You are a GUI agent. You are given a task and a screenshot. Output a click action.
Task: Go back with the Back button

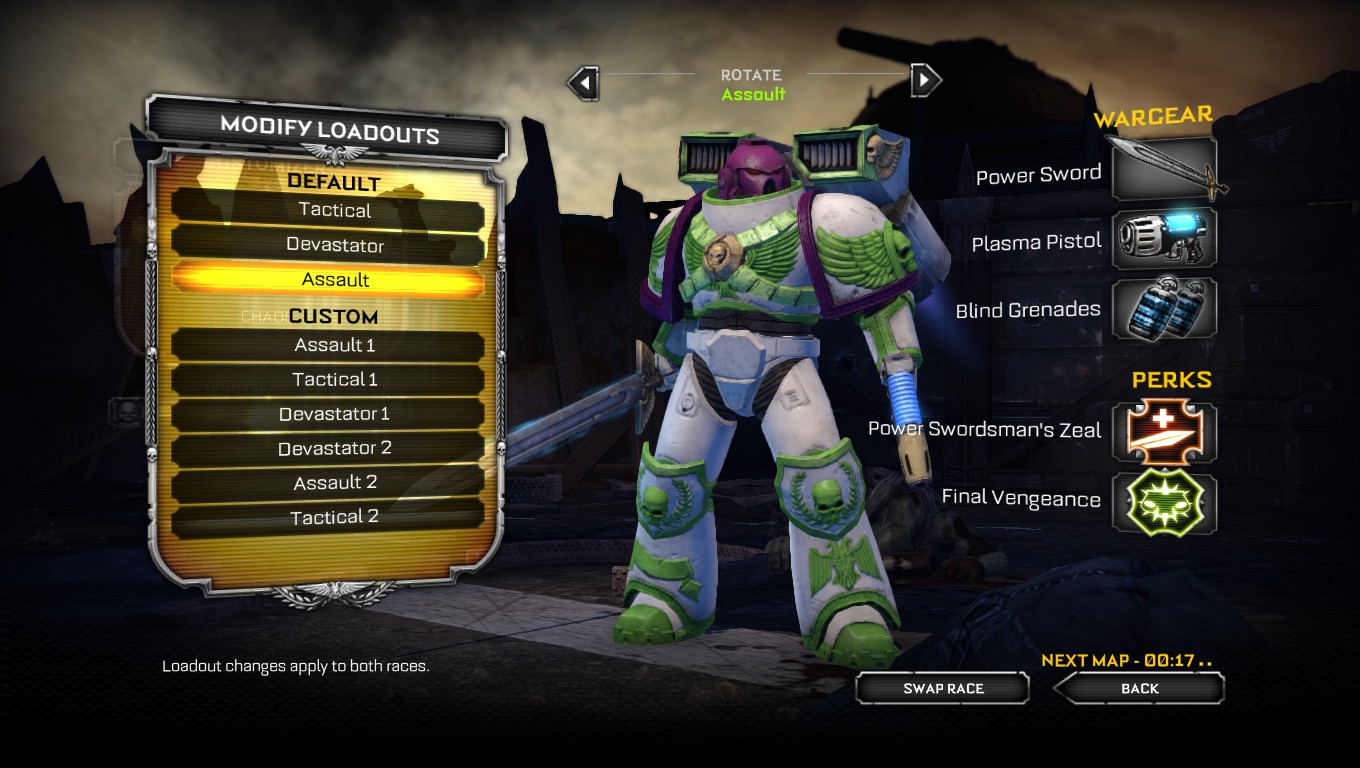[1139, 688]
